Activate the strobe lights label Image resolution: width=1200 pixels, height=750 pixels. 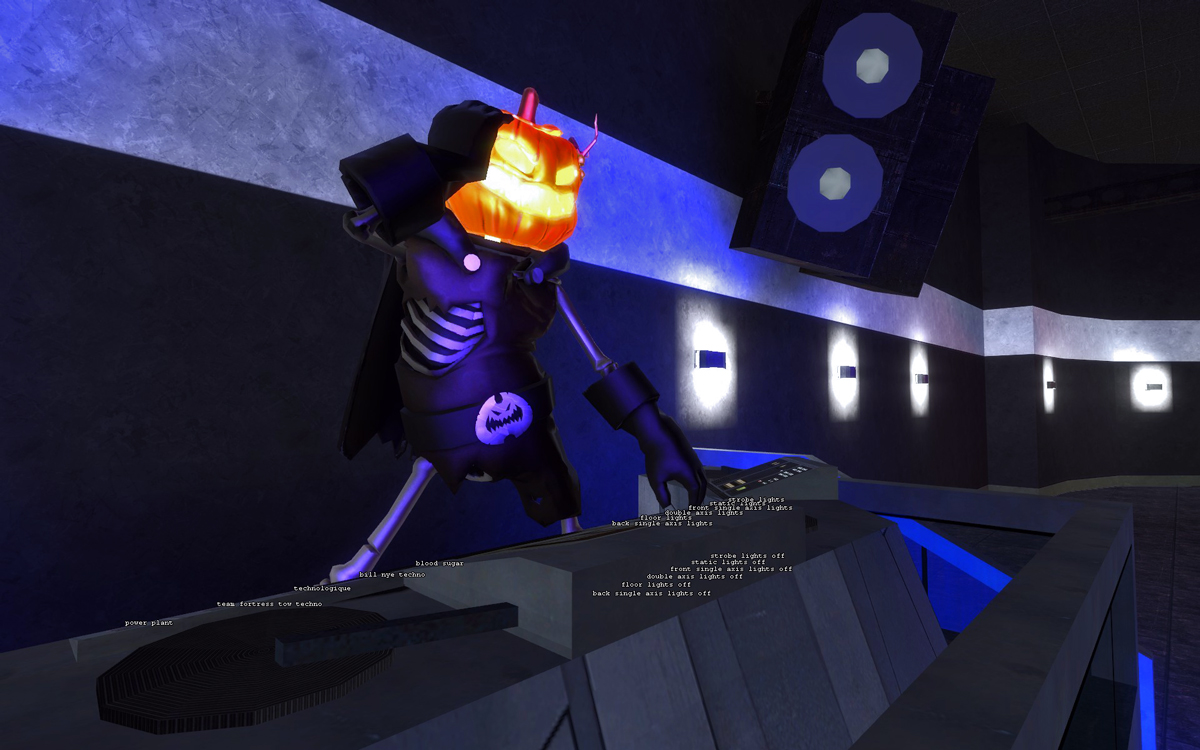coord(756,499)
